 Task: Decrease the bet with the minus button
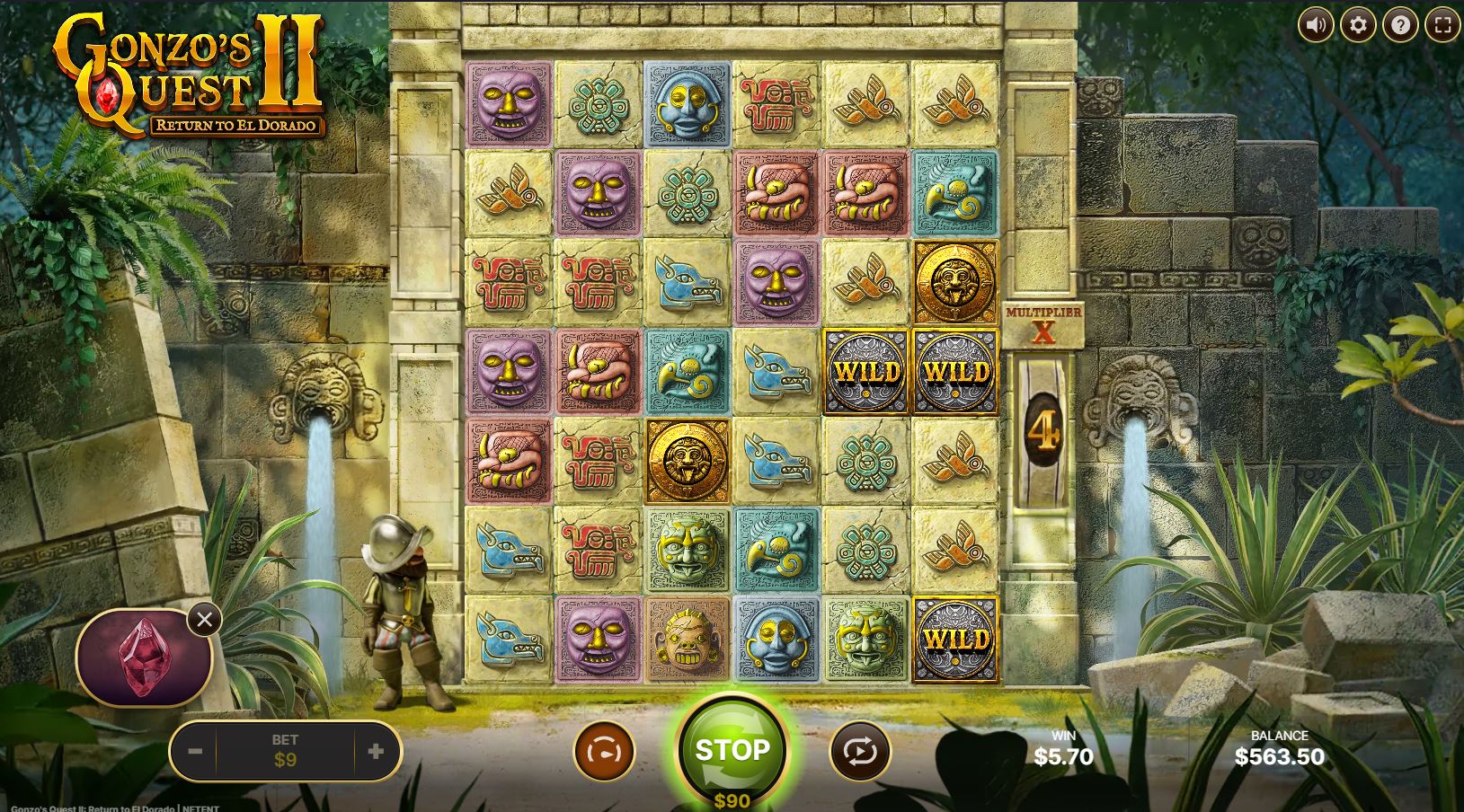196,752
